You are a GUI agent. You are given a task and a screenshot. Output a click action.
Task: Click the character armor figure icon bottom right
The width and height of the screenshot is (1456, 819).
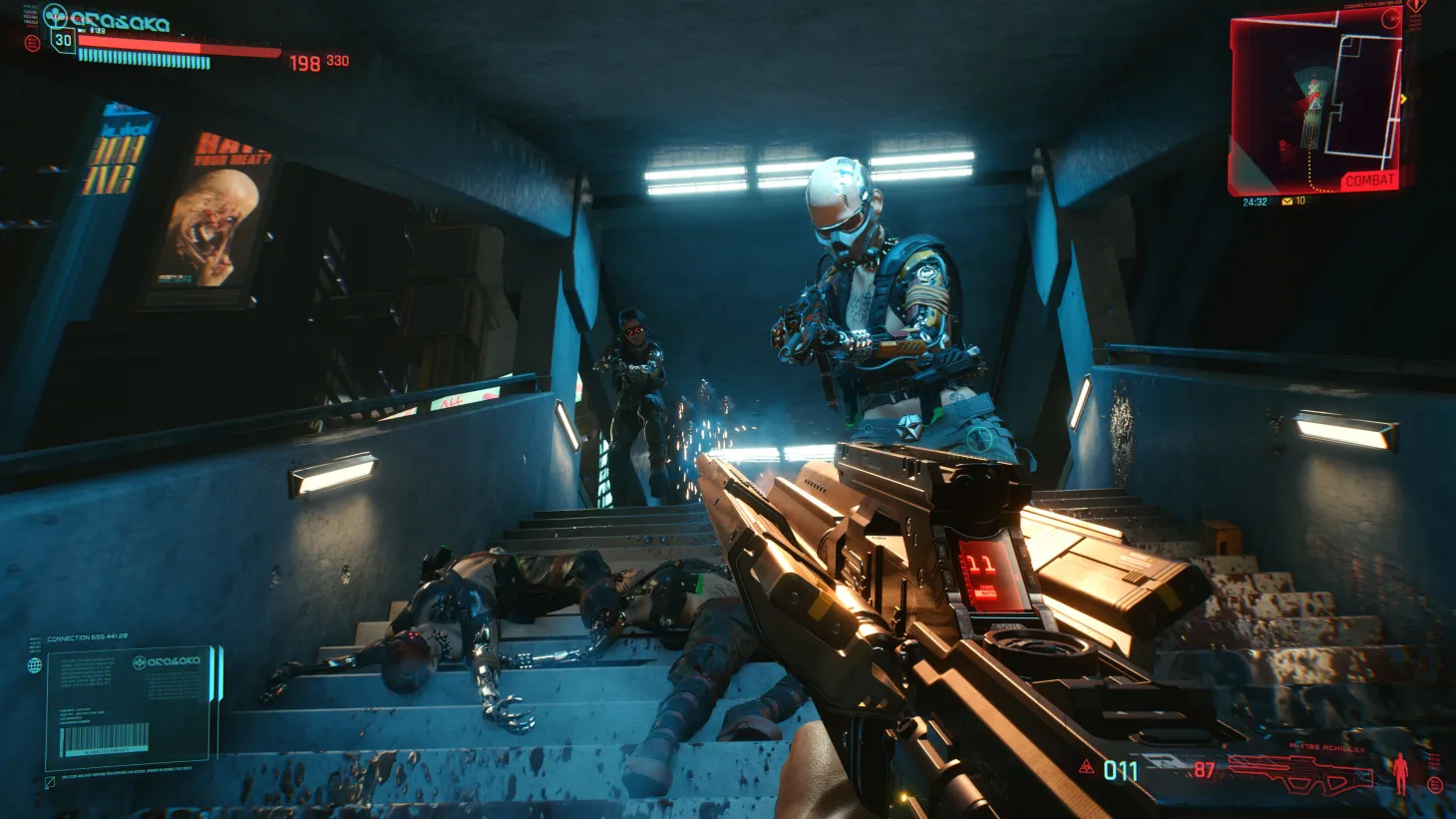pyautogui.click(x=1400, y=774)
